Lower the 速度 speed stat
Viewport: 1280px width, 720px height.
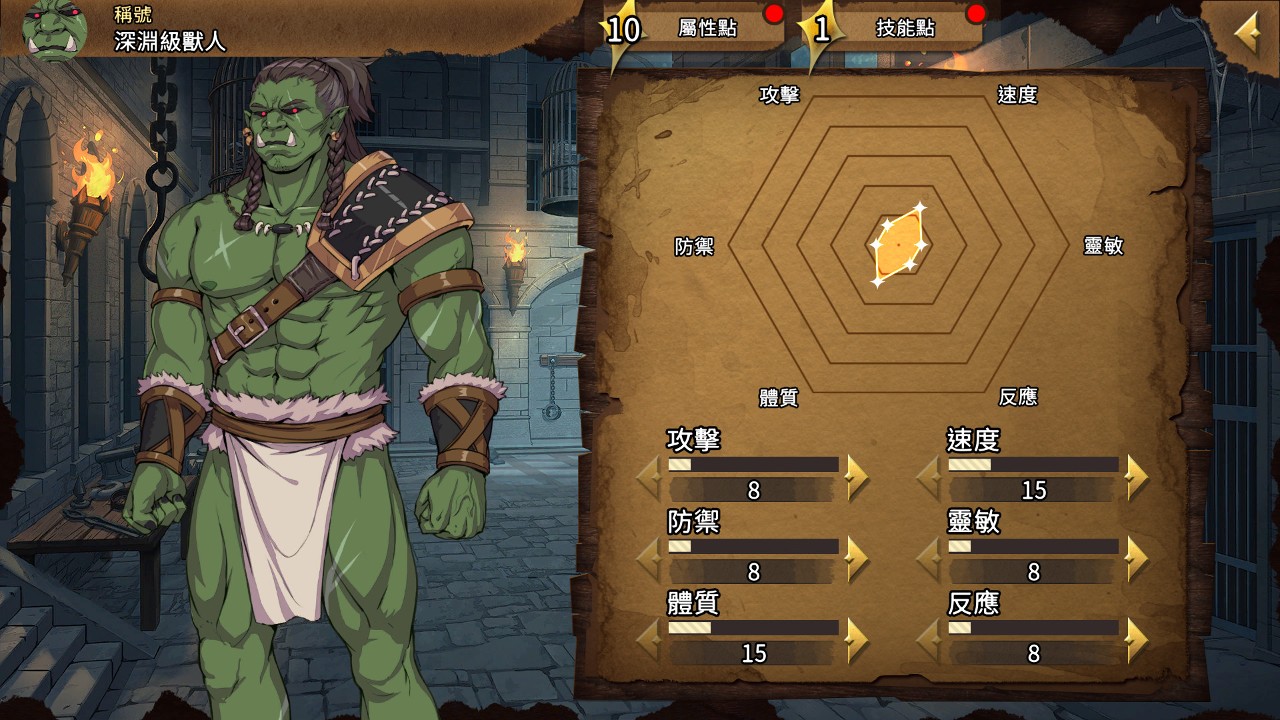click(929, 477)
